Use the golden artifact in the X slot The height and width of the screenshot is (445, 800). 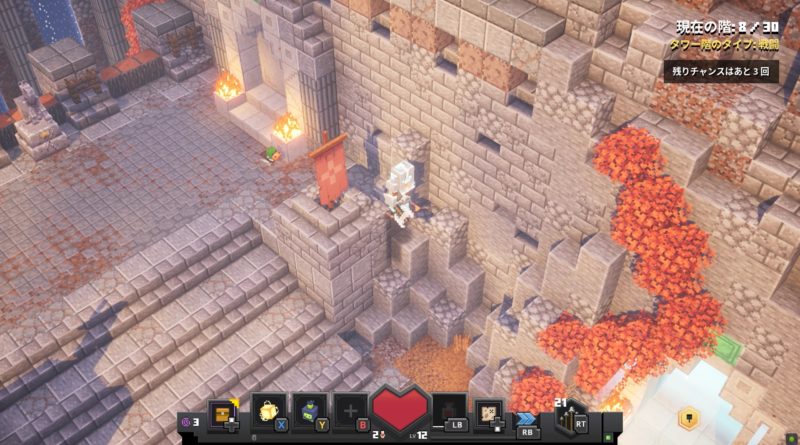tap(269, 411)
